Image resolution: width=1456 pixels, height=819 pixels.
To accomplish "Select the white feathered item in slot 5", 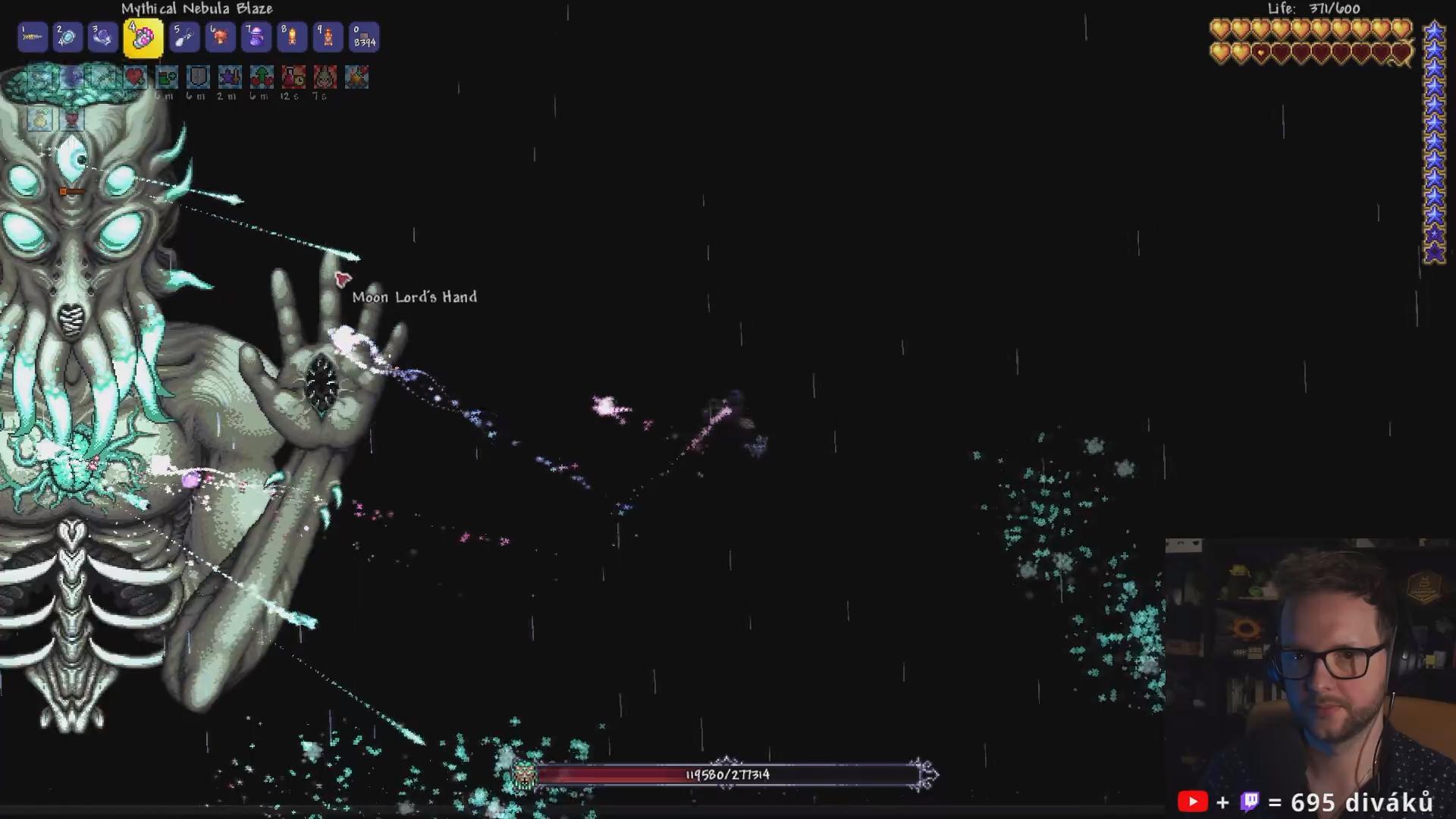I will (184, 37).
